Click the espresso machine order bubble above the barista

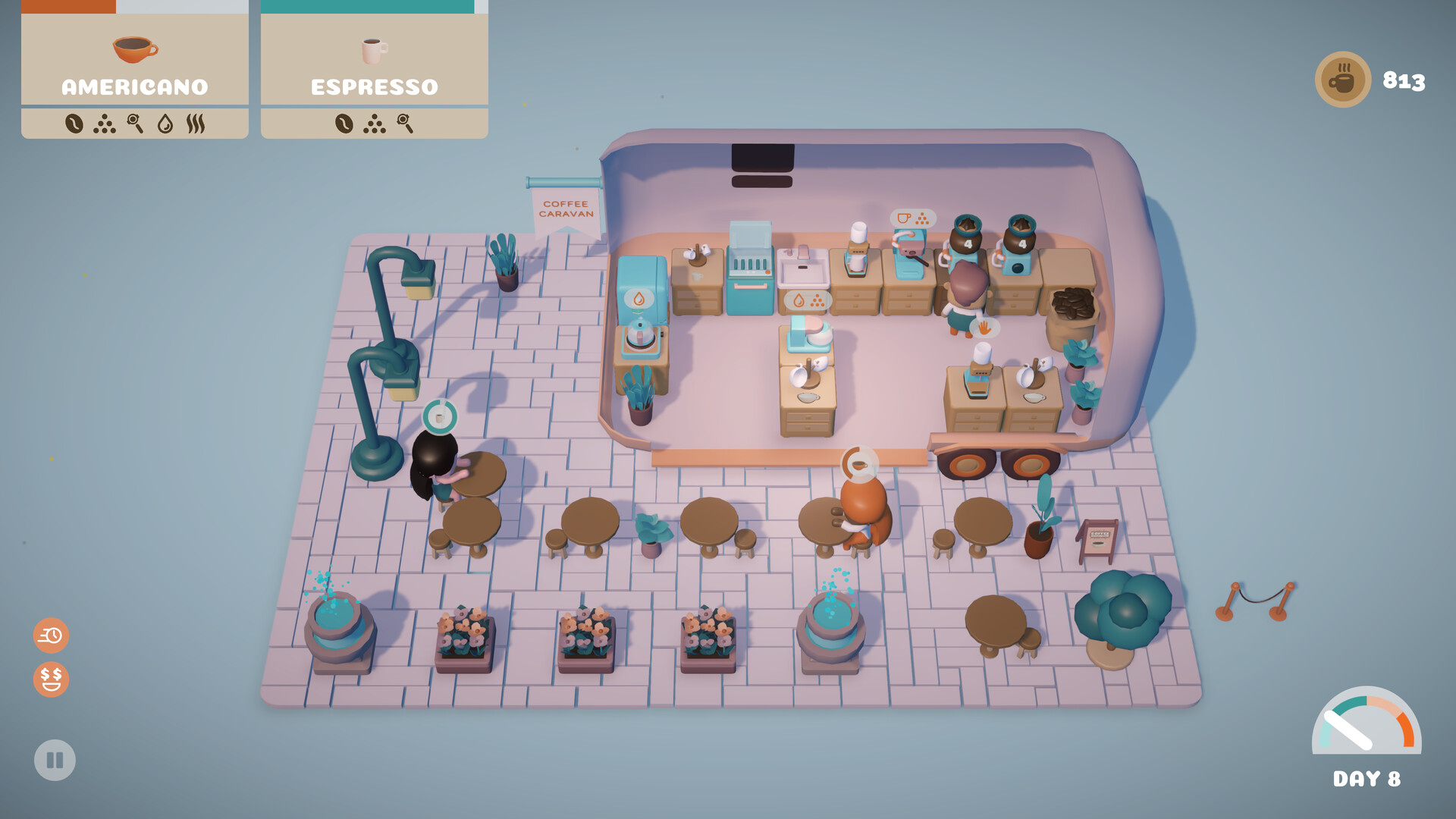(x=912, y=218)
